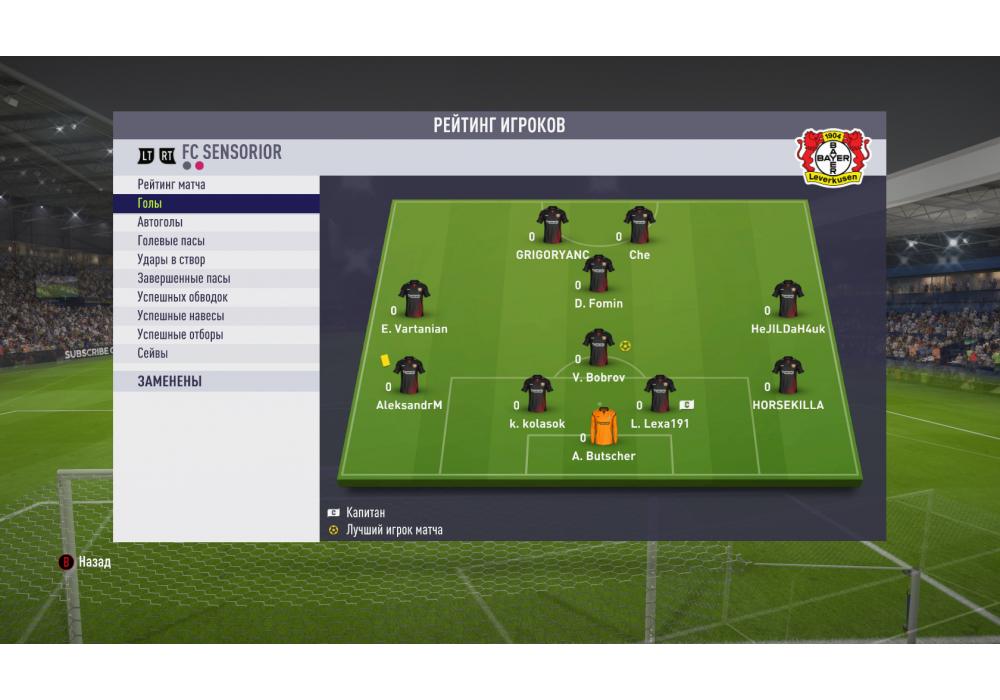View the Удары в створ stat
The width and height of the screenshot is (1000, 700).
pyautogui.click(x=216, y=260)
